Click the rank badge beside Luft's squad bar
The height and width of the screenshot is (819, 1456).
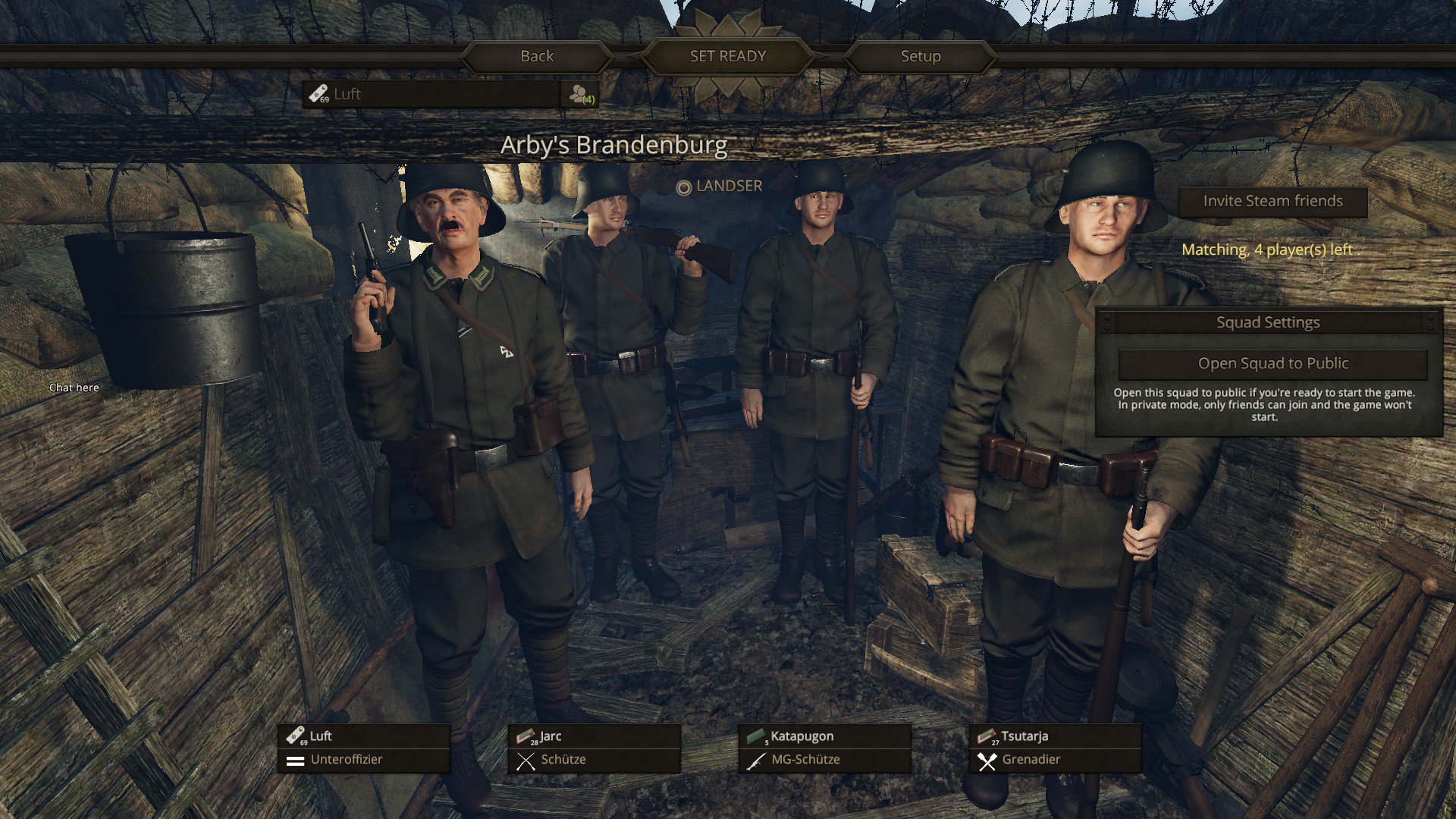[318, 93]
